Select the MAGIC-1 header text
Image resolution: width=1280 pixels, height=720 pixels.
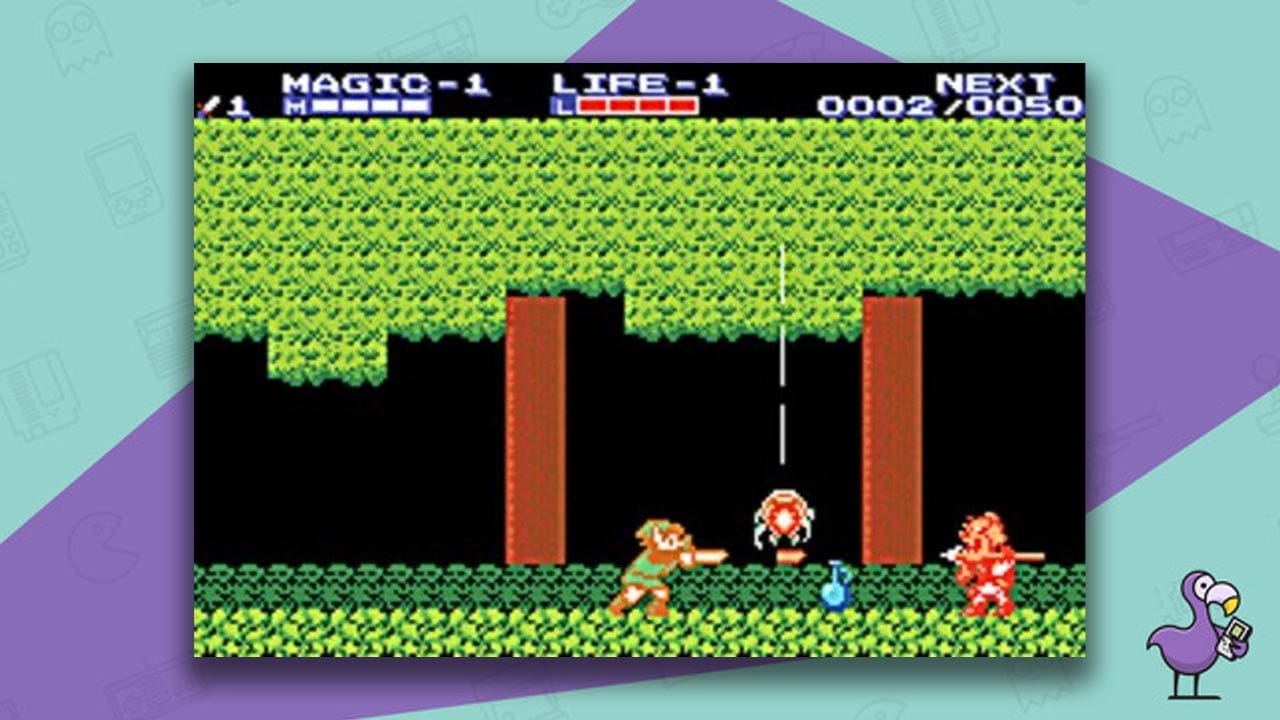[385, 82]
